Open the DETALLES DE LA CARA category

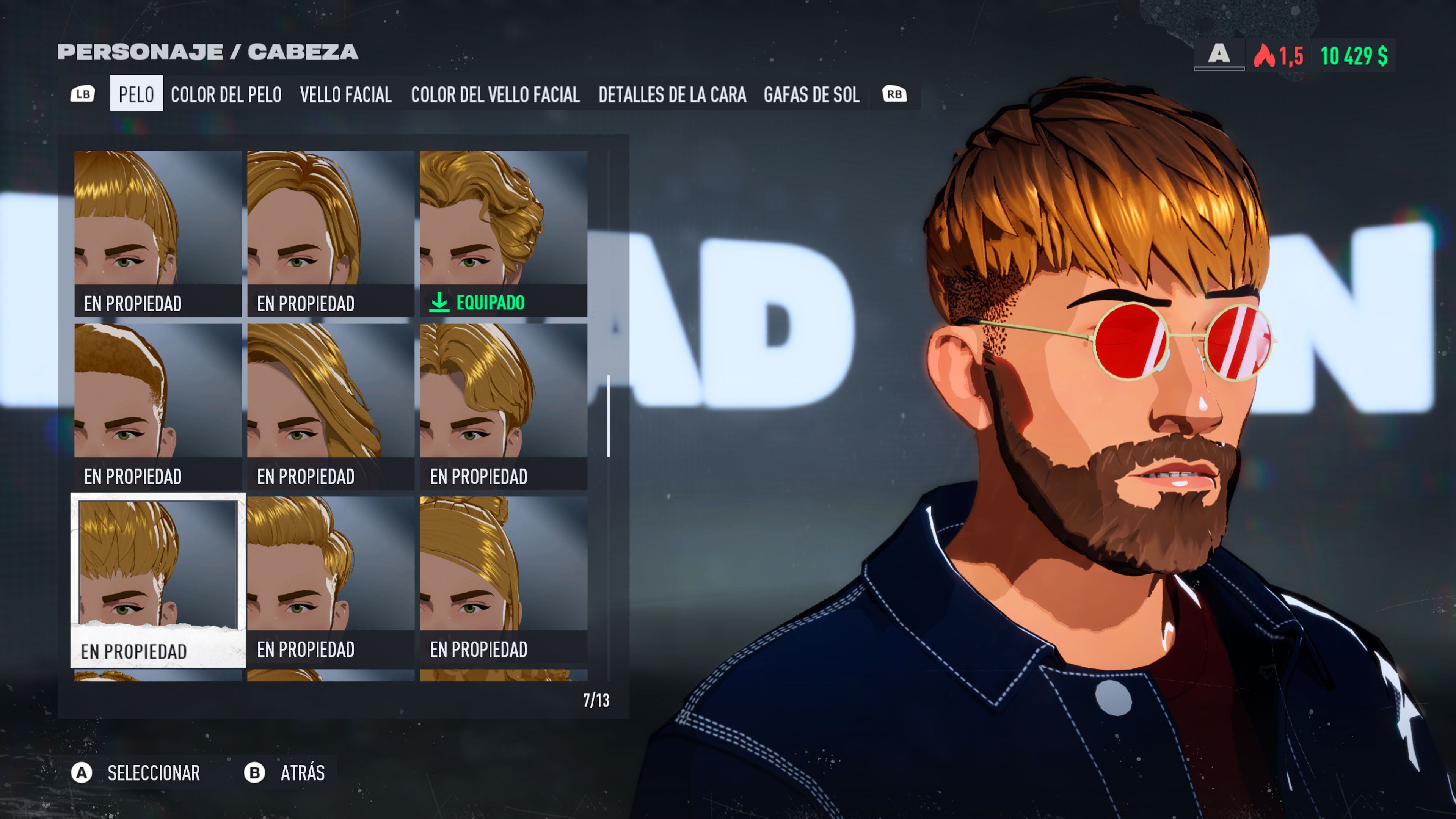point(673,95)
